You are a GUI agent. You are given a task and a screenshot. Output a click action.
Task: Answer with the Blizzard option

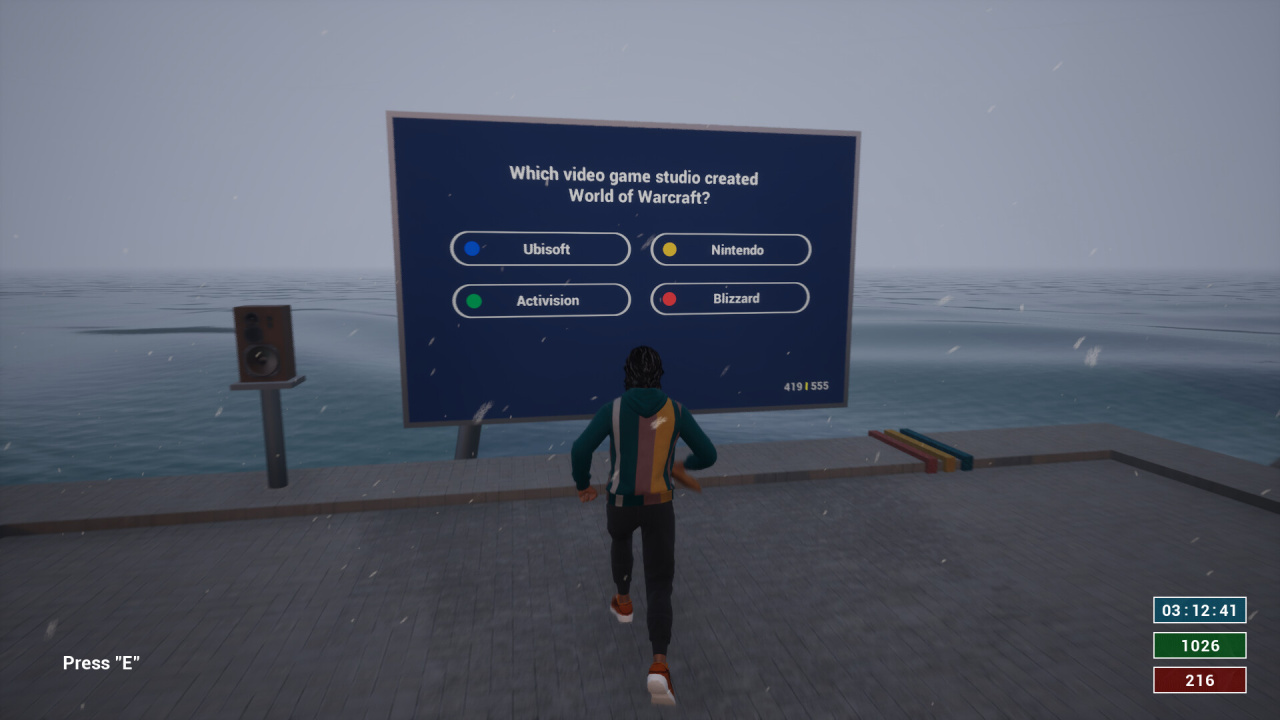(x=730, y=298)
